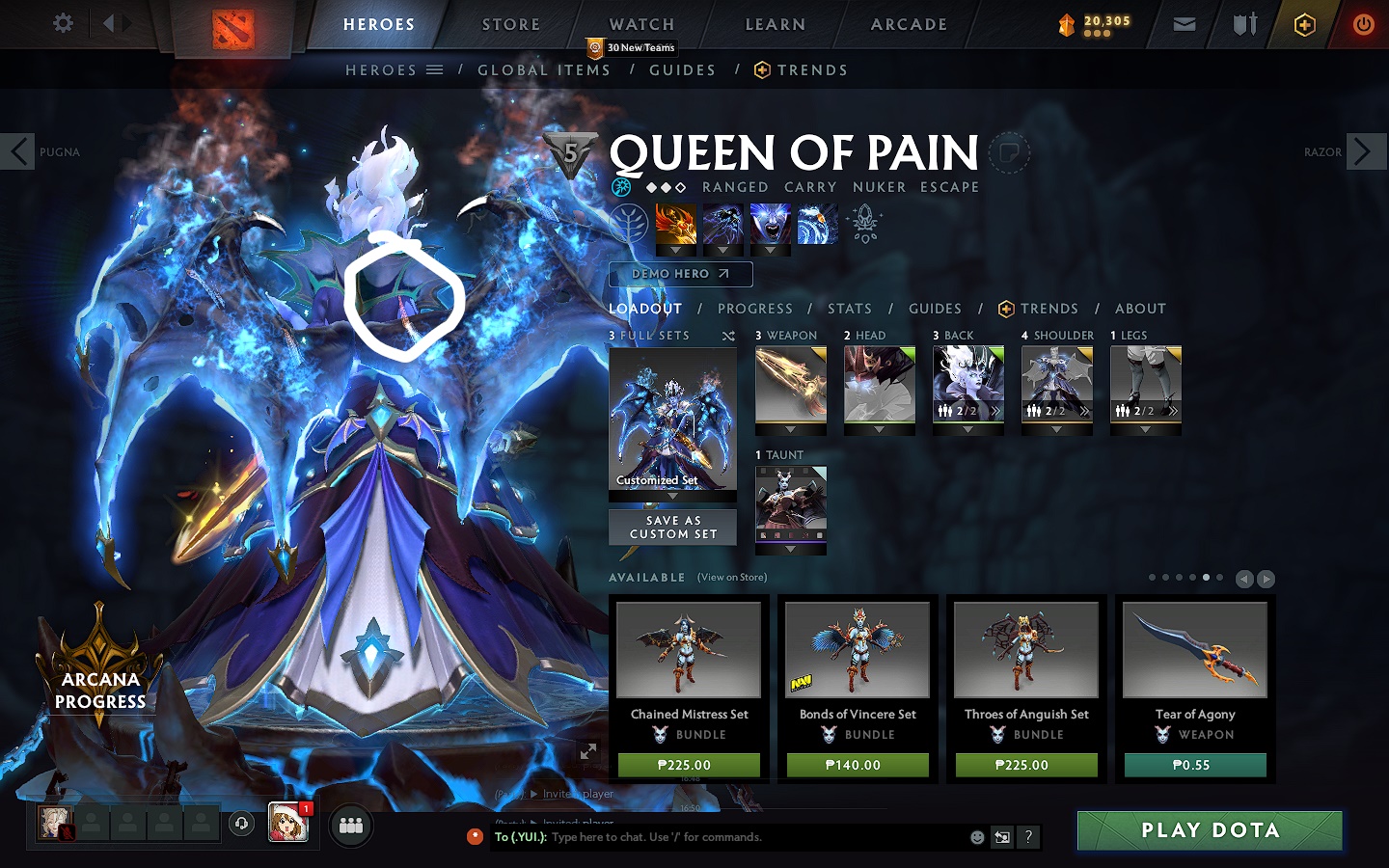Expand the dropdown under the first ability
1389x868 pixels.
pyautogui.click(x=675, y=250)
